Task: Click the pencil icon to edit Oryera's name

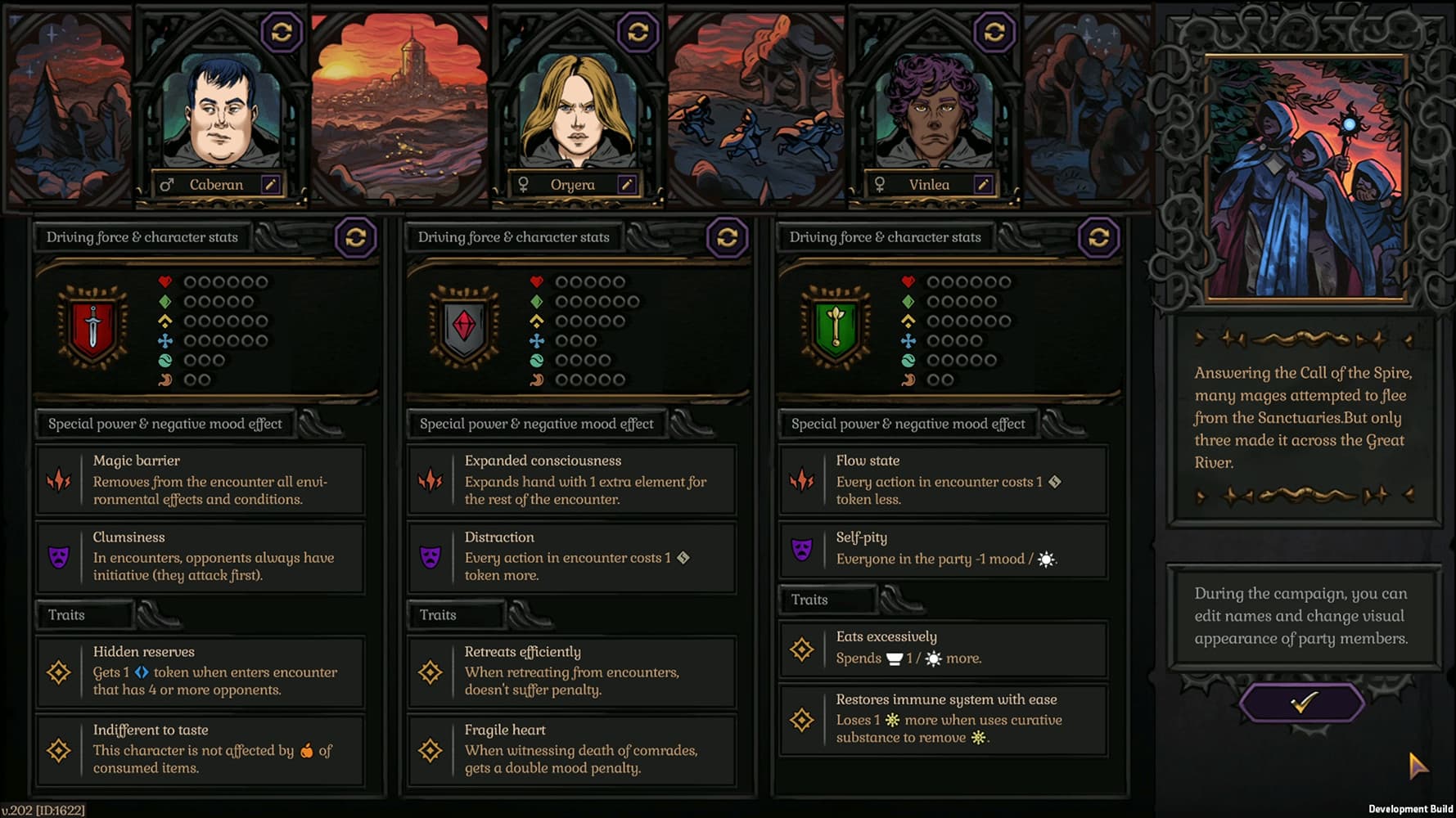Action: pyautogui.click(x=629, y=185)
